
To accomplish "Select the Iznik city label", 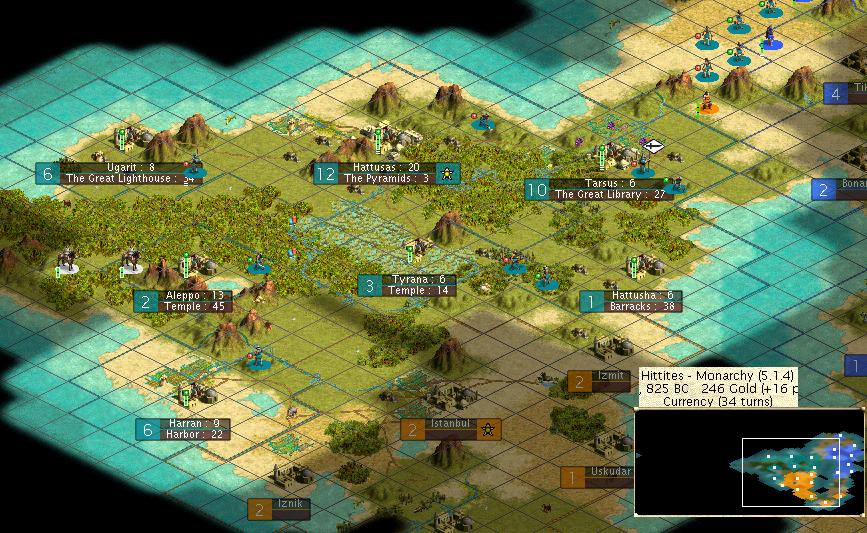I will point(288,504).
